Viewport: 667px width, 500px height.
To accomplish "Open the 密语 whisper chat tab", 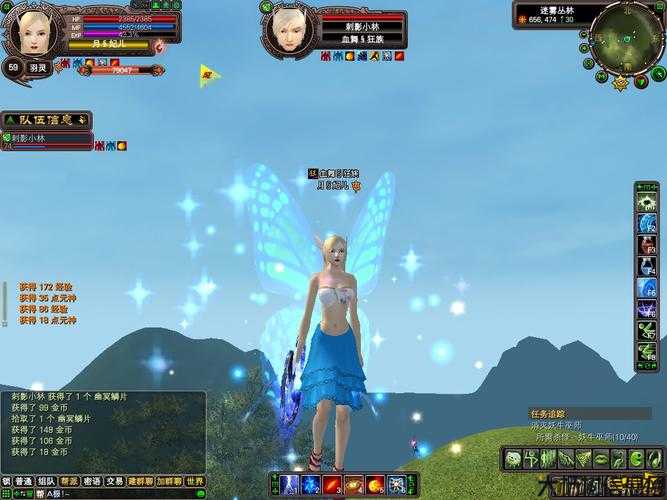I will click(92, 481).
